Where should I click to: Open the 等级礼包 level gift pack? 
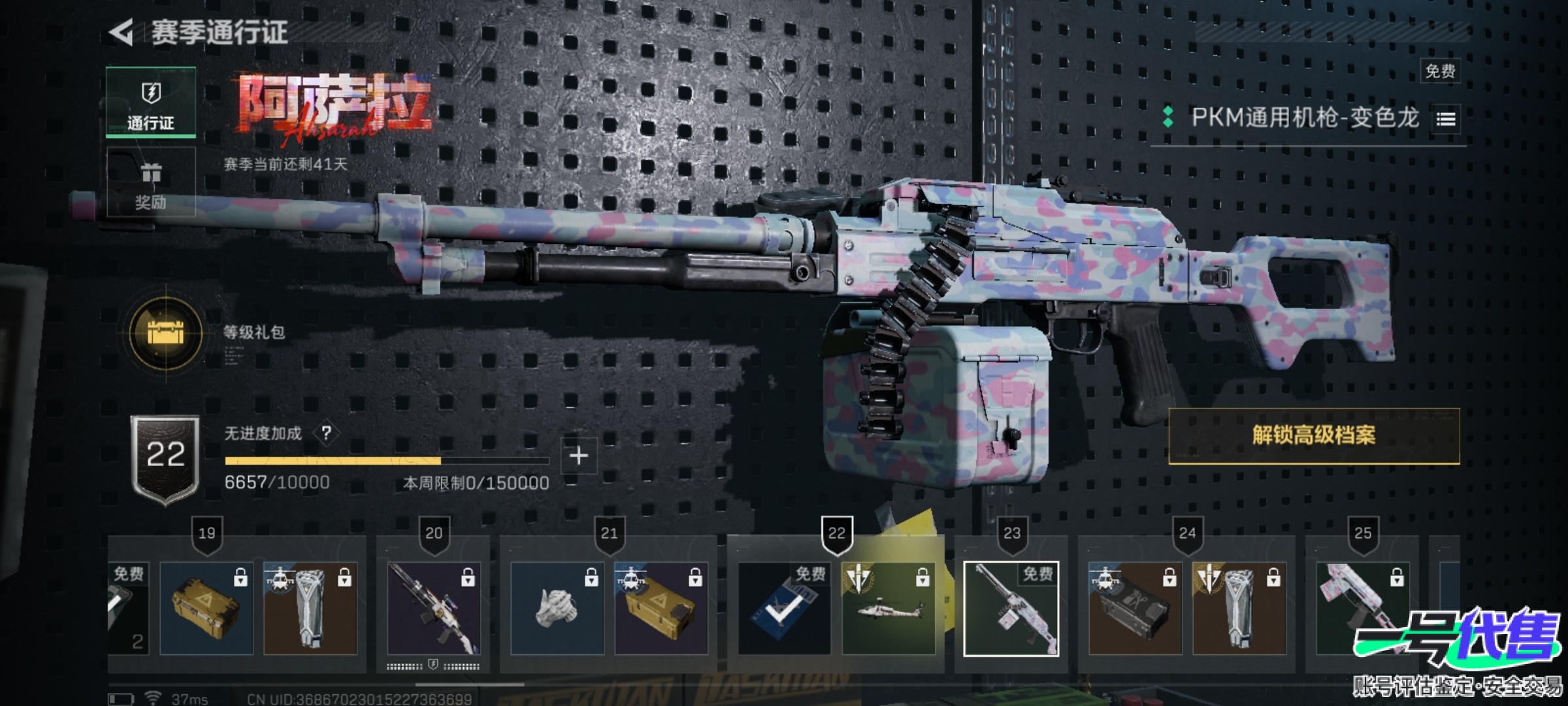pyautogui.click(x=166, y=333)
